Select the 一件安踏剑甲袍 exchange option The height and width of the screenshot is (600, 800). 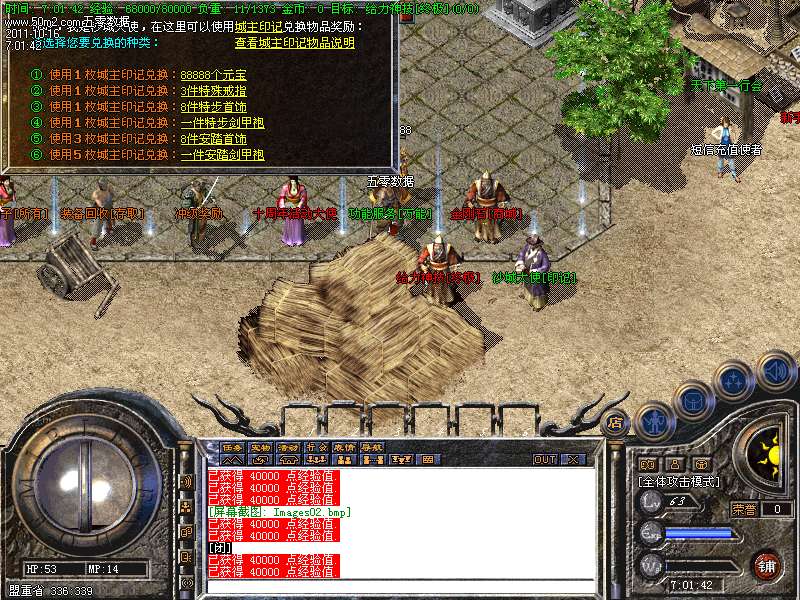point(222,155)
